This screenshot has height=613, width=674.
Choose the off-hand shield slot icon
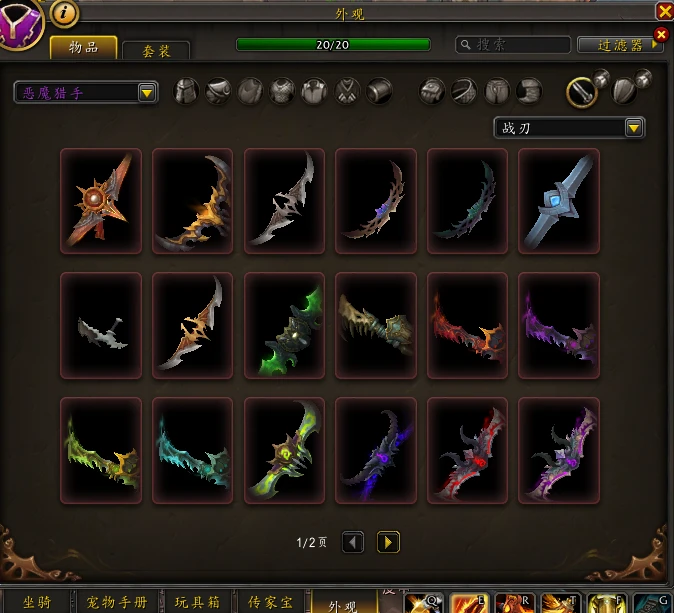(625, 92)
